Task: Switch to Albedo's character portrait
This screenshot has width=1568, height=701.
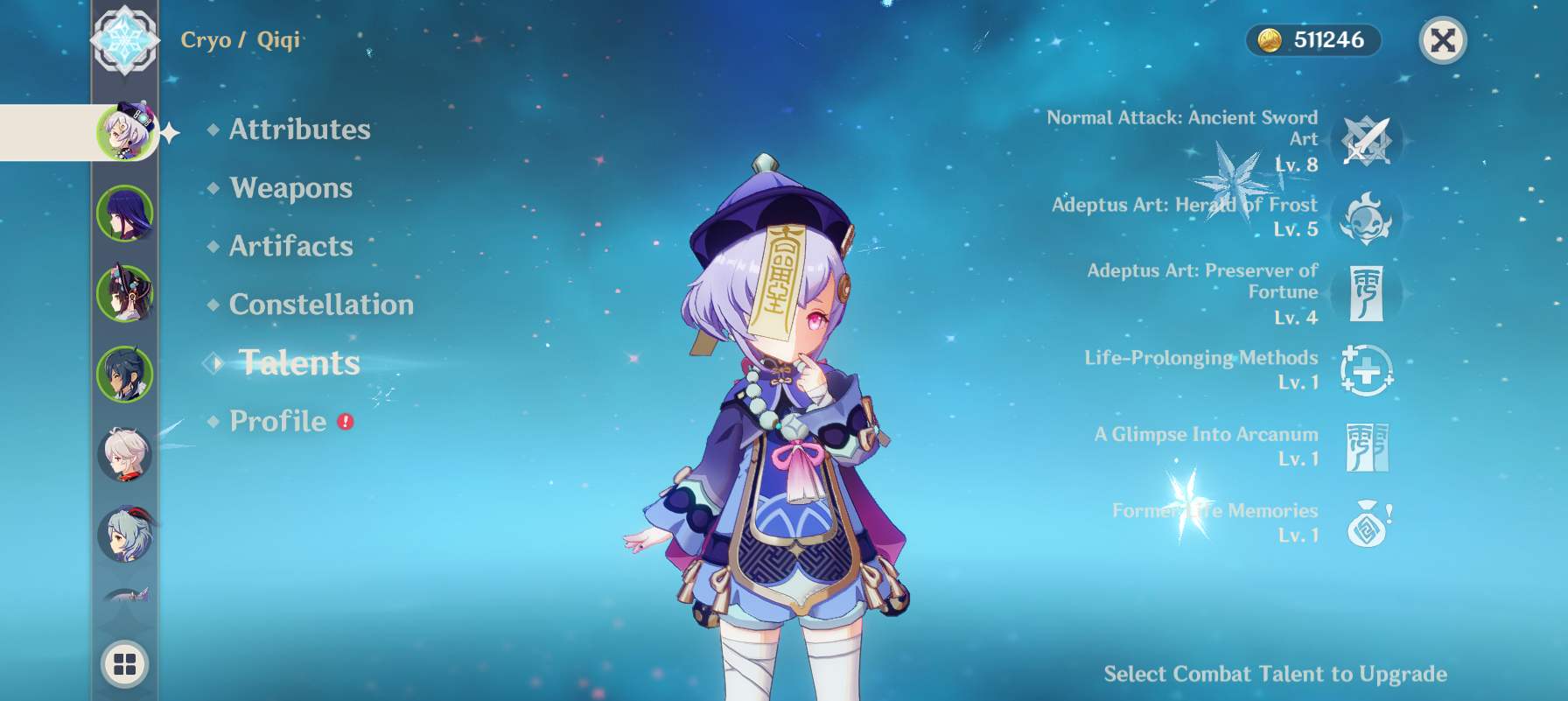Action: (125, 455)
